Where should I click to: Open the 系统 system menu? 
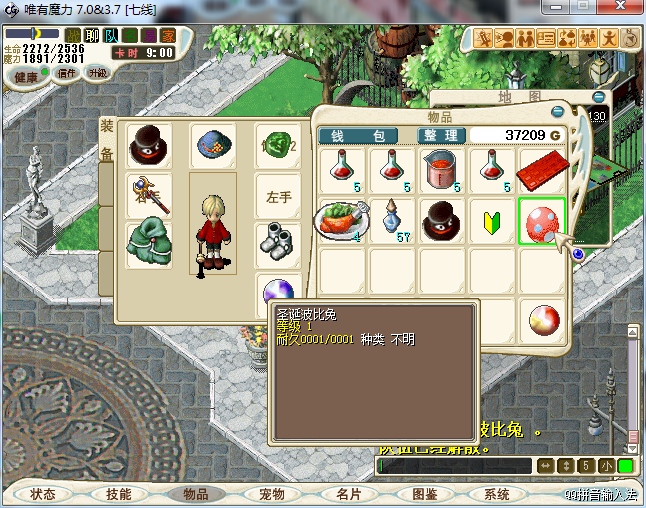(497, 494)
